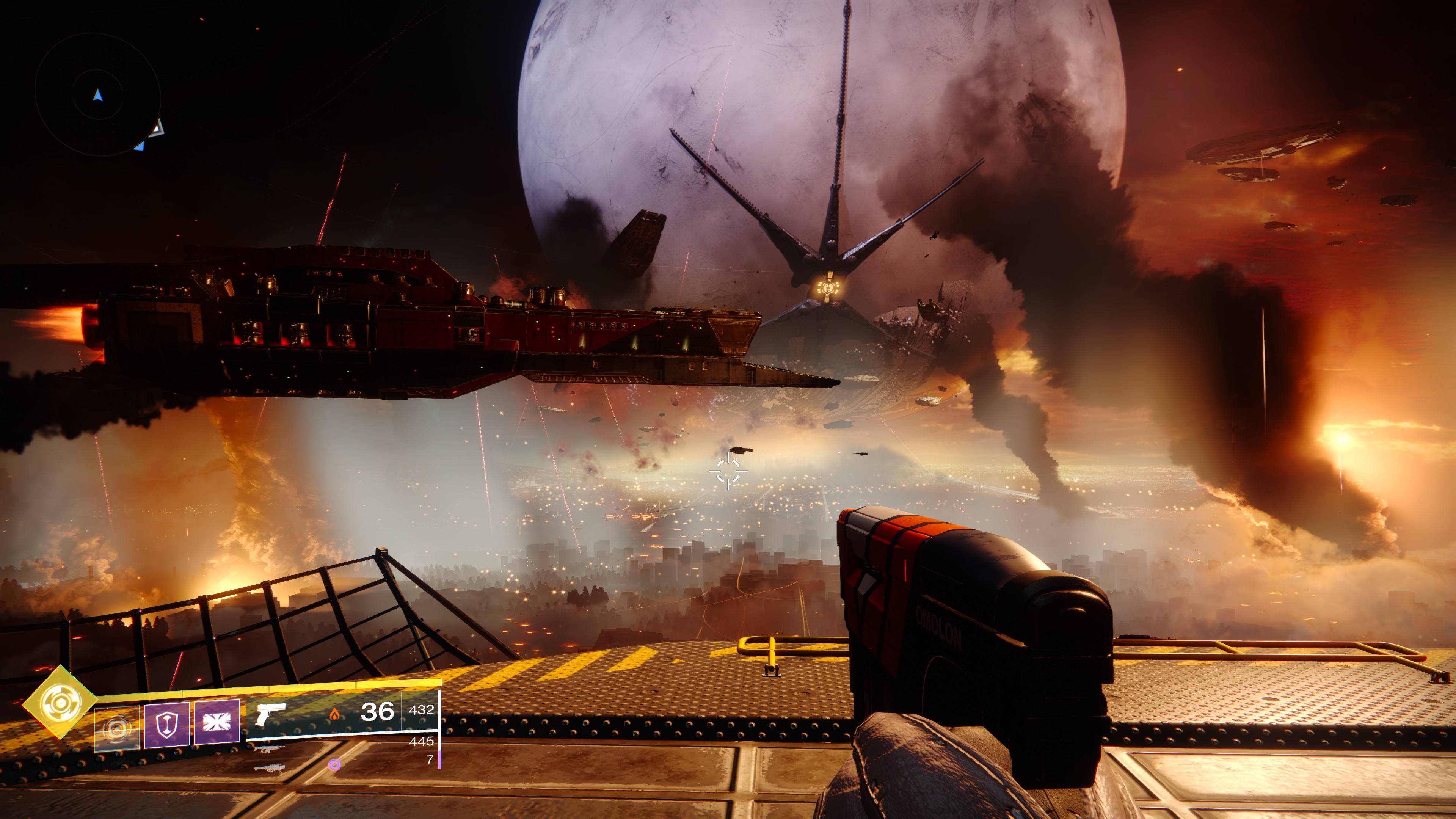This screenshot has height=819, width=1456.
Task: Use the purple starburst melee ability
Action: (217, 723)
